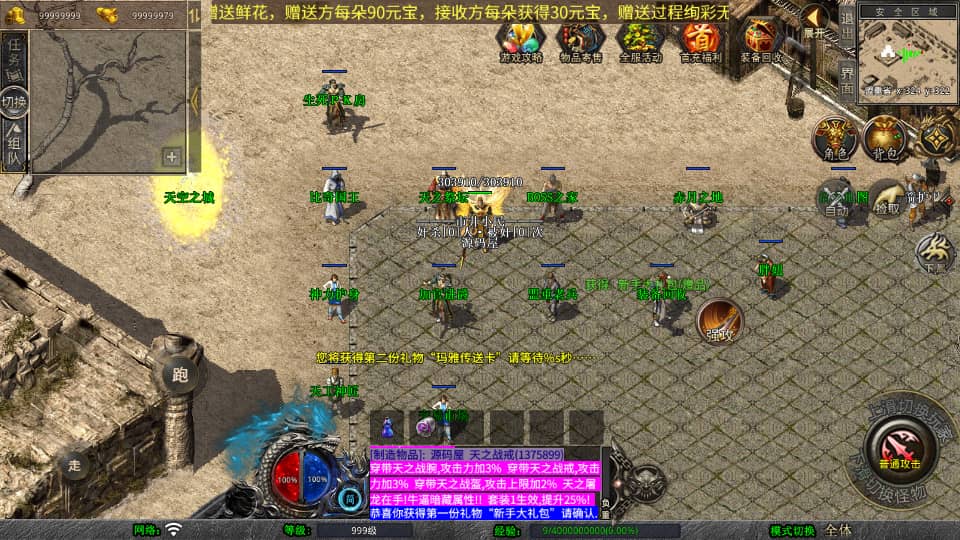This screenshot has height=540, width=960.
Task: Click the 界面 interface button
Action: pos(846,81)
